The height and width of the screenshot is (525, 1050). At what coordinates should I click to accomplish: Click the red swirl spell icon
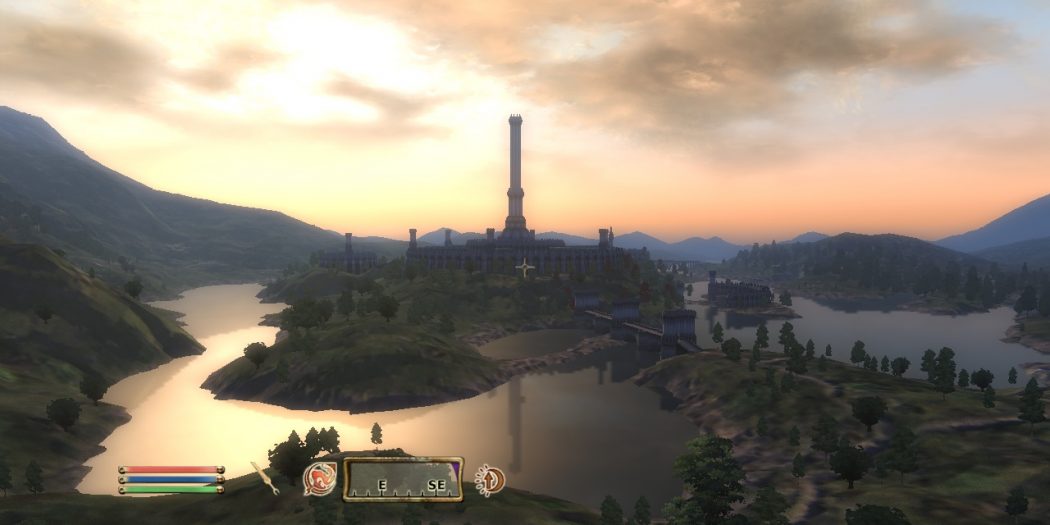(x=320, y=479)
